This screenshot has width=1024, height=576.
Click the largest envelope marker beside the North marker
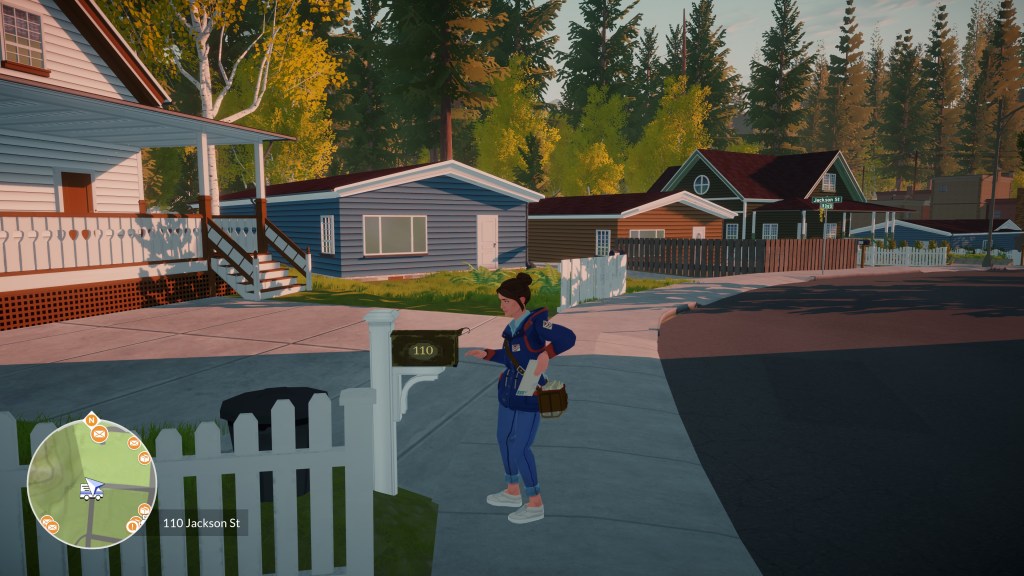99,433
